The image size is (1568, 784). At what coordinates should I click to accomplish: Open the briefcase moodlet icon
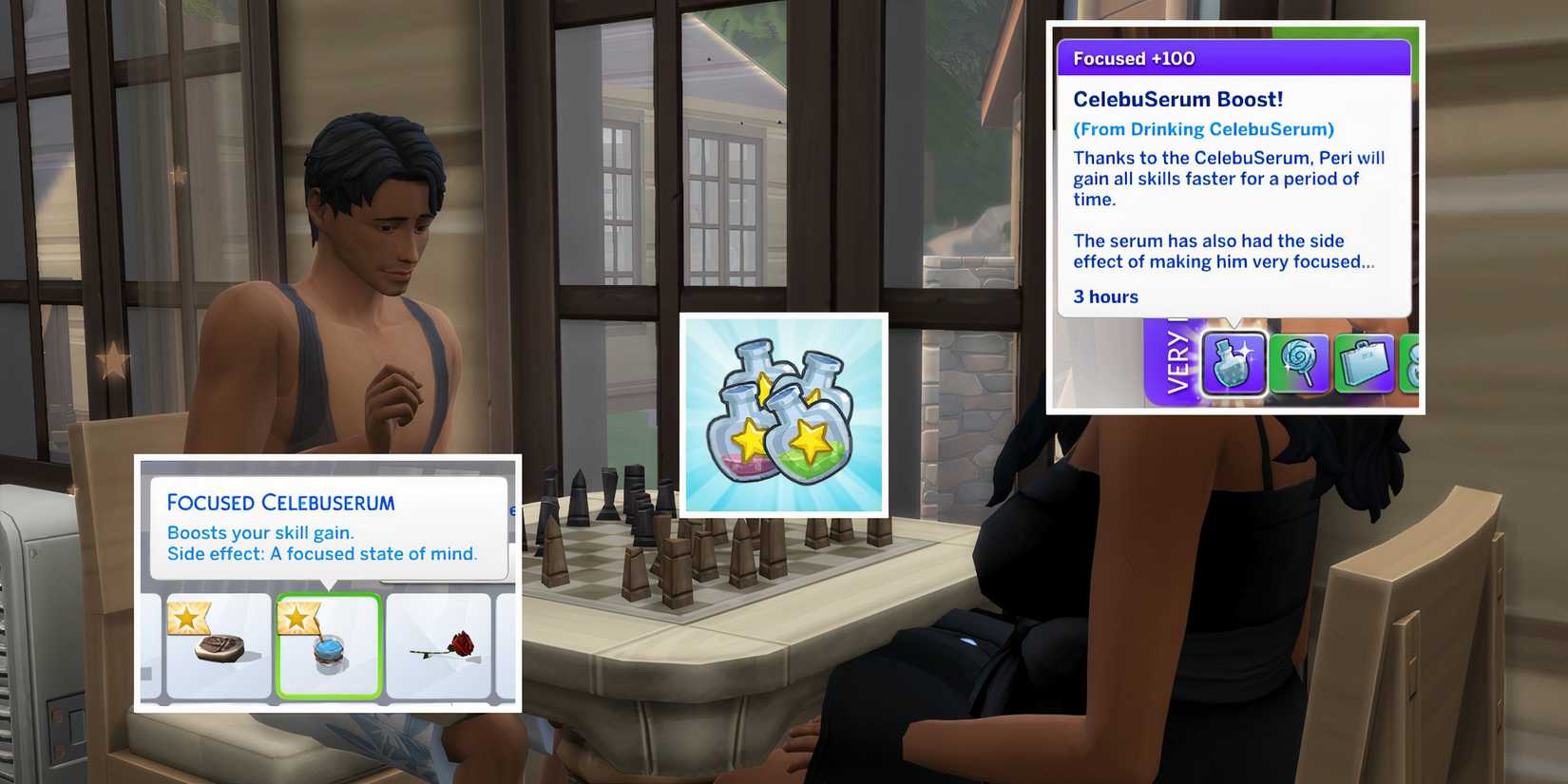point(1365,364)
